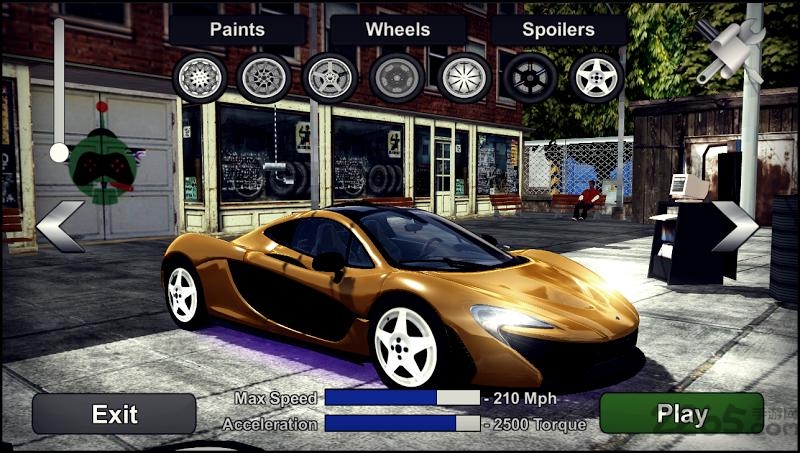Click the vertical slider's white knob

coord(59,152)
